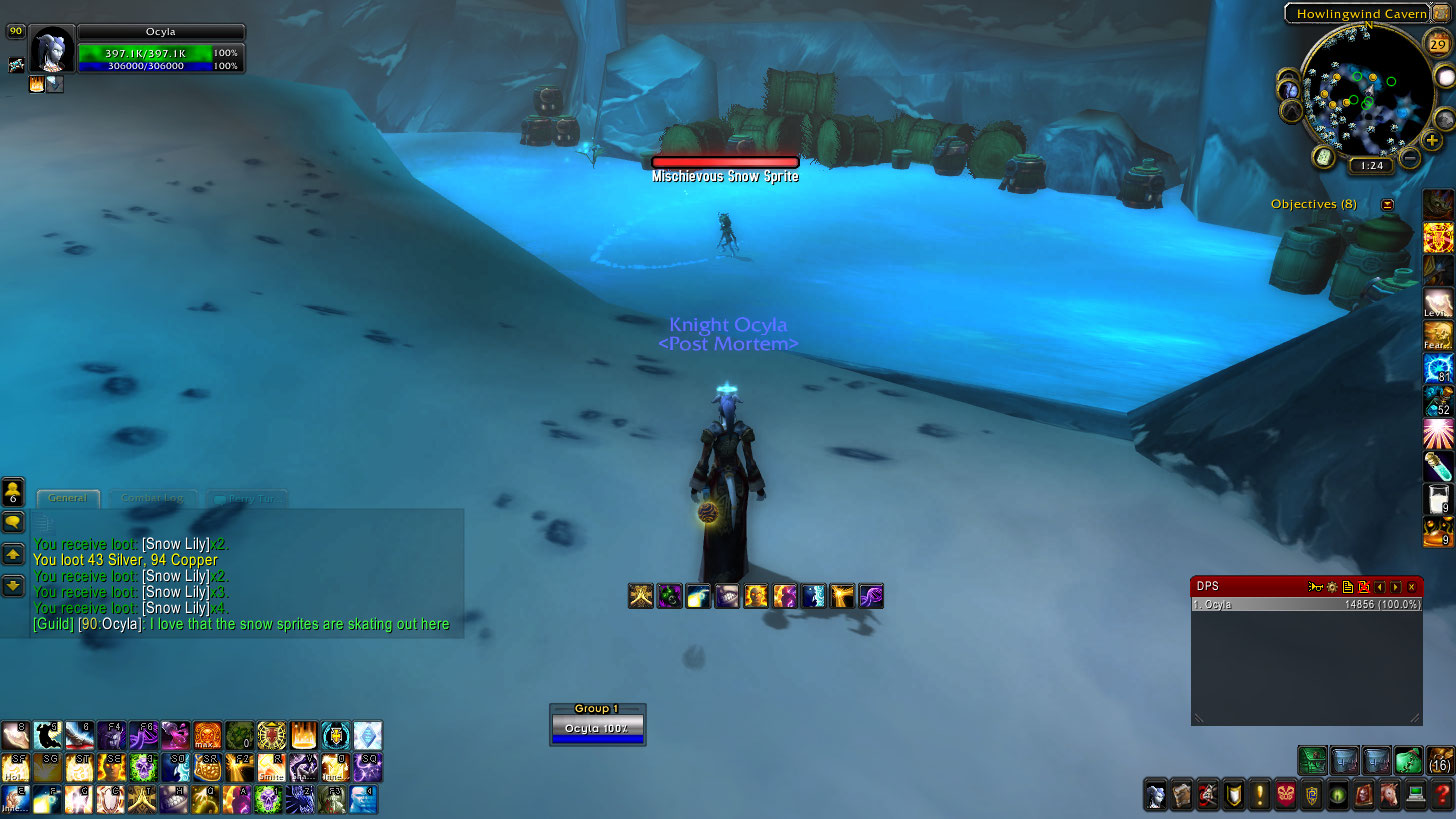The width and height of the screenshot is (1456, 819).
Task: Open the character info micro button
Action: 1156,796
